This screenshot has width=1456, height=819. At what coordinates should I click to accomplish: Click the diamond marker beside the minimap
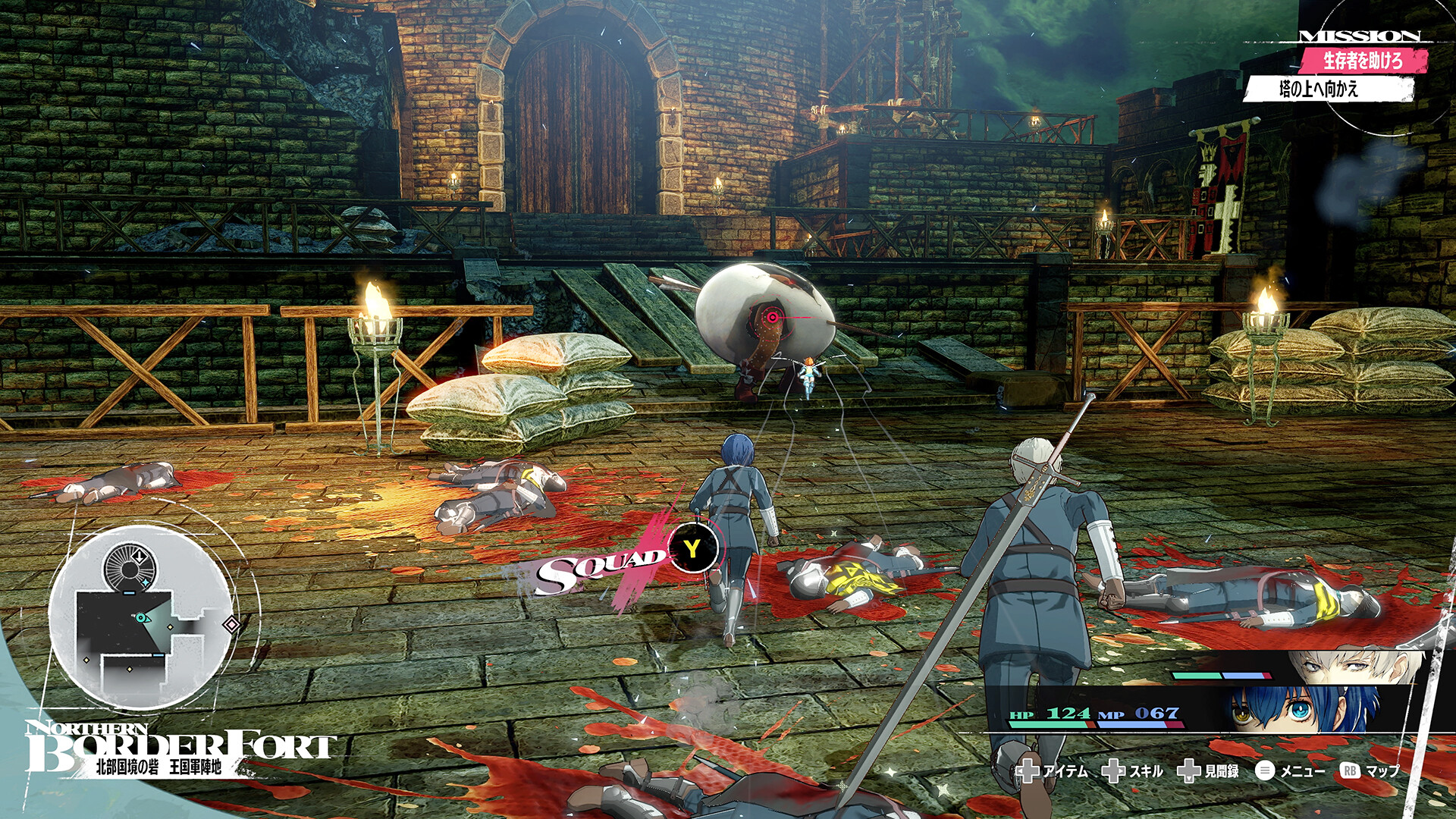pos(231,624)
